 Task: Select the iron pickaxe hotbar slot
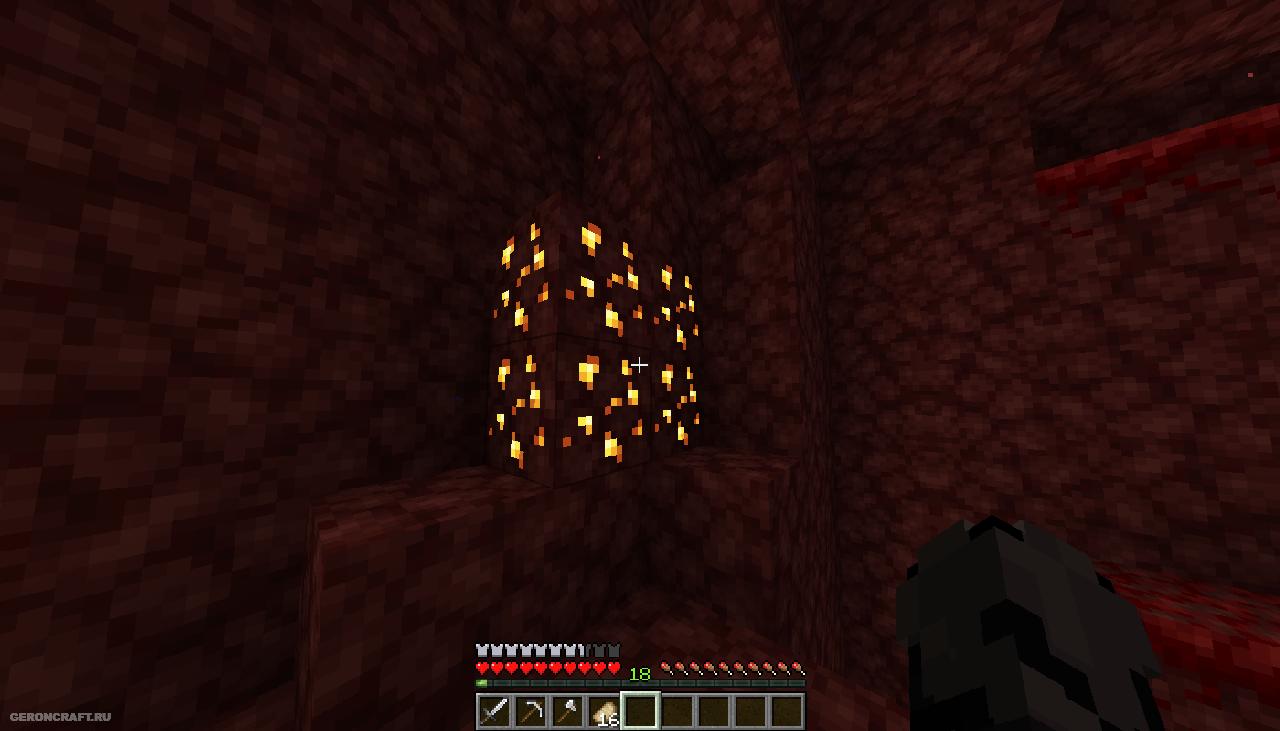[x=531, y=711]
